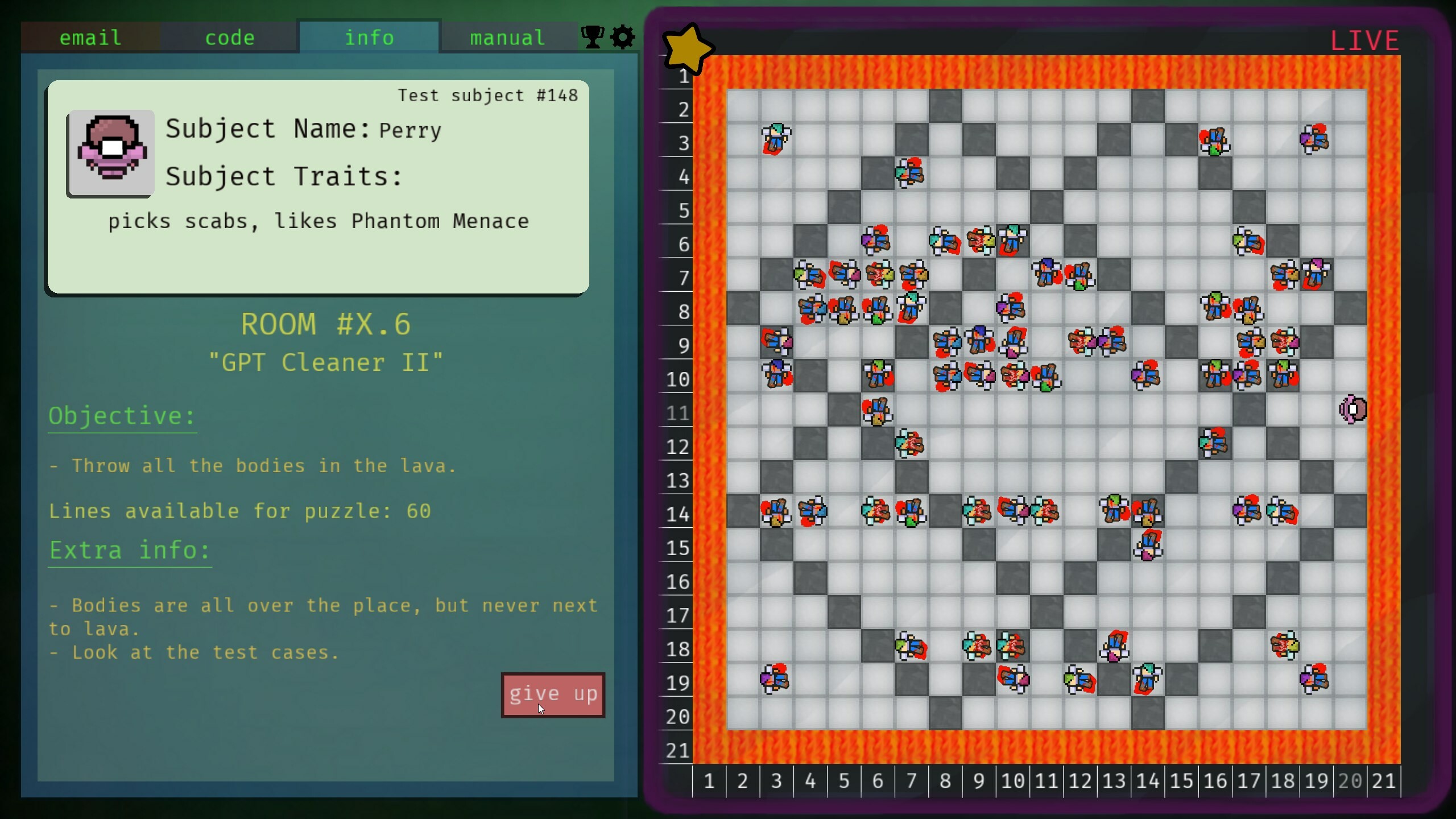The image size is (1456, 819).
Task: Toggle the gold star above the grid
Action: (x=688, y=48)
